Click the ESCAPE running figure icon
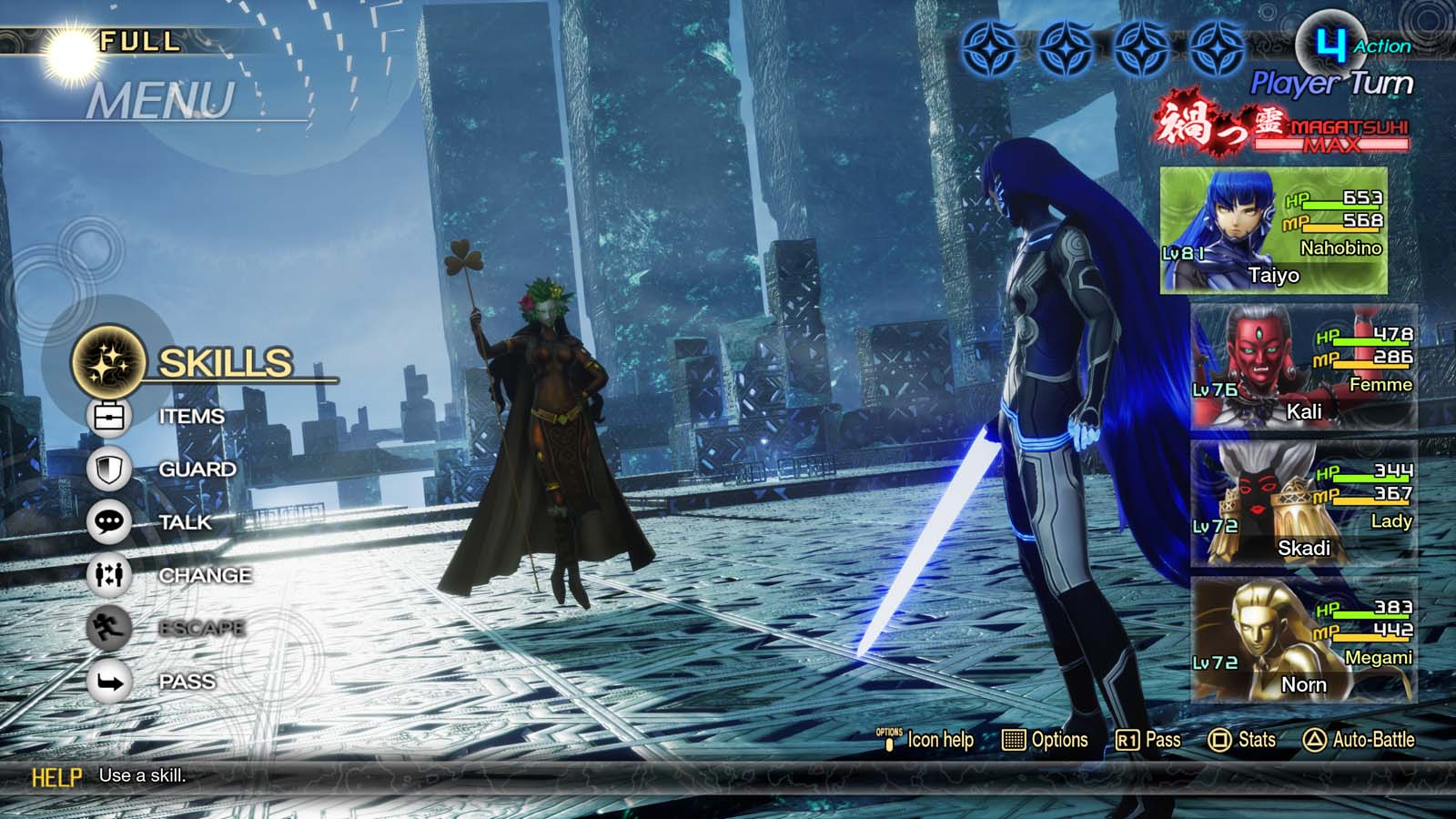Viewport: 1456px width, 819px height. click(108, 627)
